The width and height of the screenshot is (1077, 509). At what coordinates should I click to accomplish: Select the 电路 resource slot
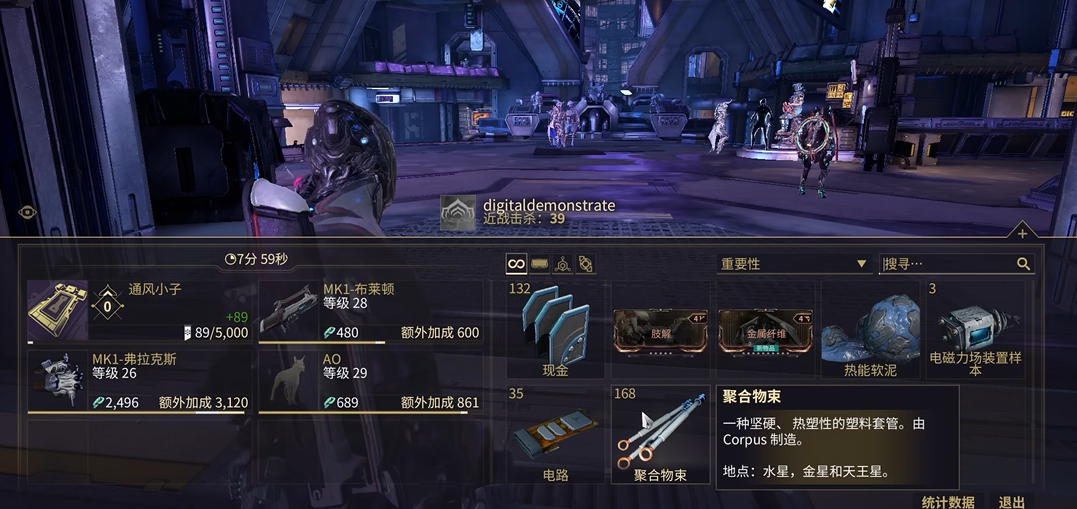pyautogui.click(x=555, y=434)
